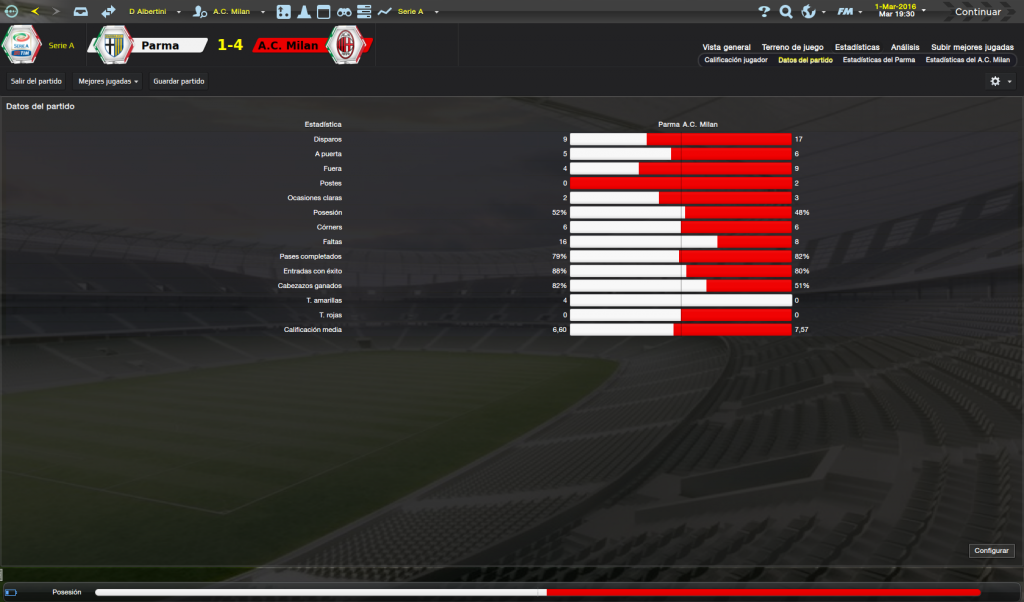Open the binoculars scouting icon
The width and height of the screenshot is (1024, 602).
pyautogui.click(x=343, y=12)
